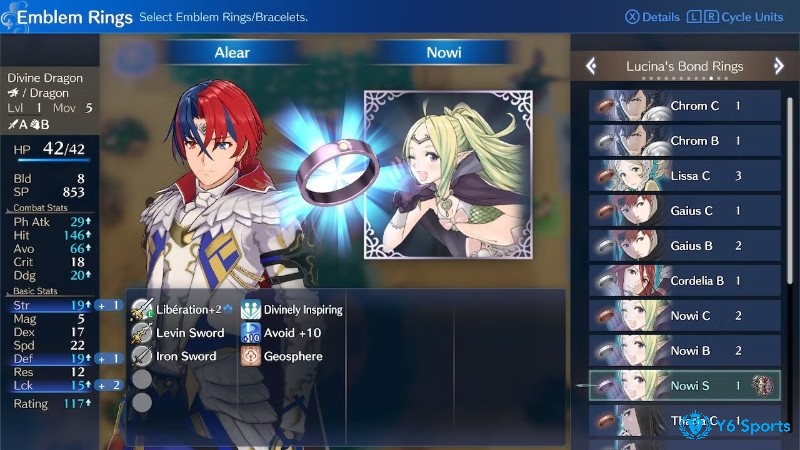The image size is (800, 450).
Task: Click the Alear unit tab
Action: (232, 53)
